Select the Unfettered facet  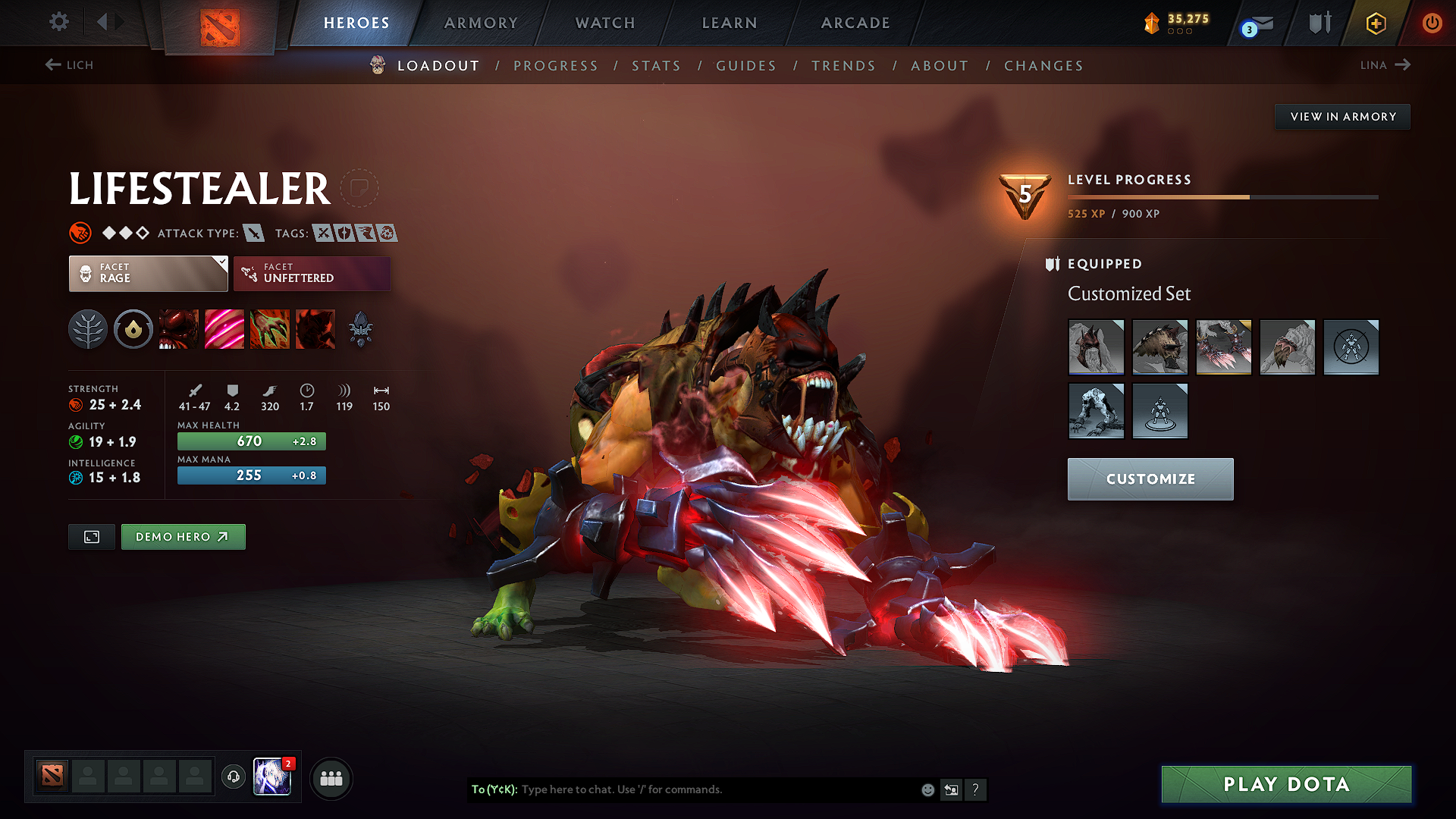pyautogui.click(x=312, y=273)
